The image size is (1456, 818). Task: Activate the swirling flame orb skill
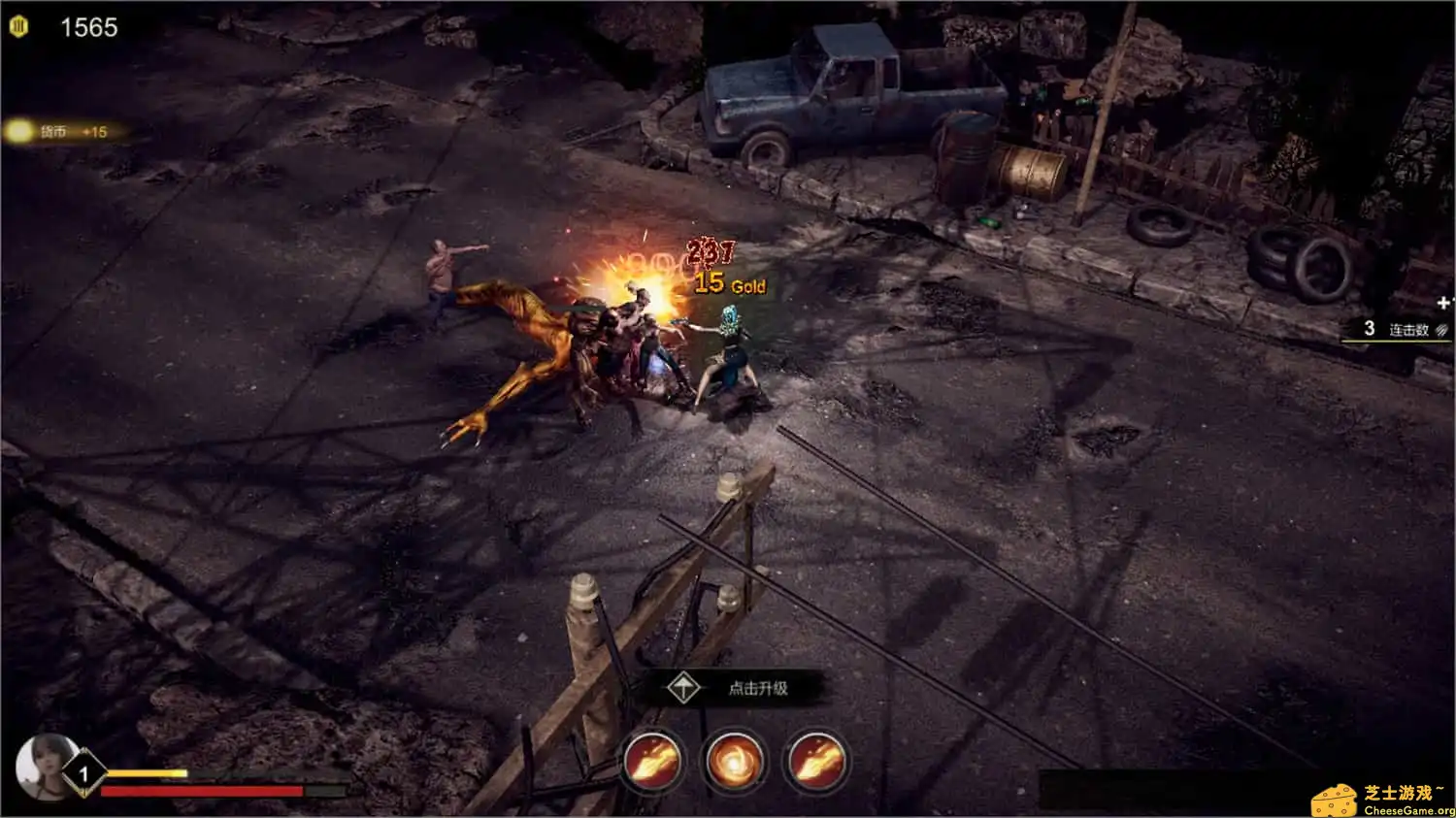click(x=733, y=763)
